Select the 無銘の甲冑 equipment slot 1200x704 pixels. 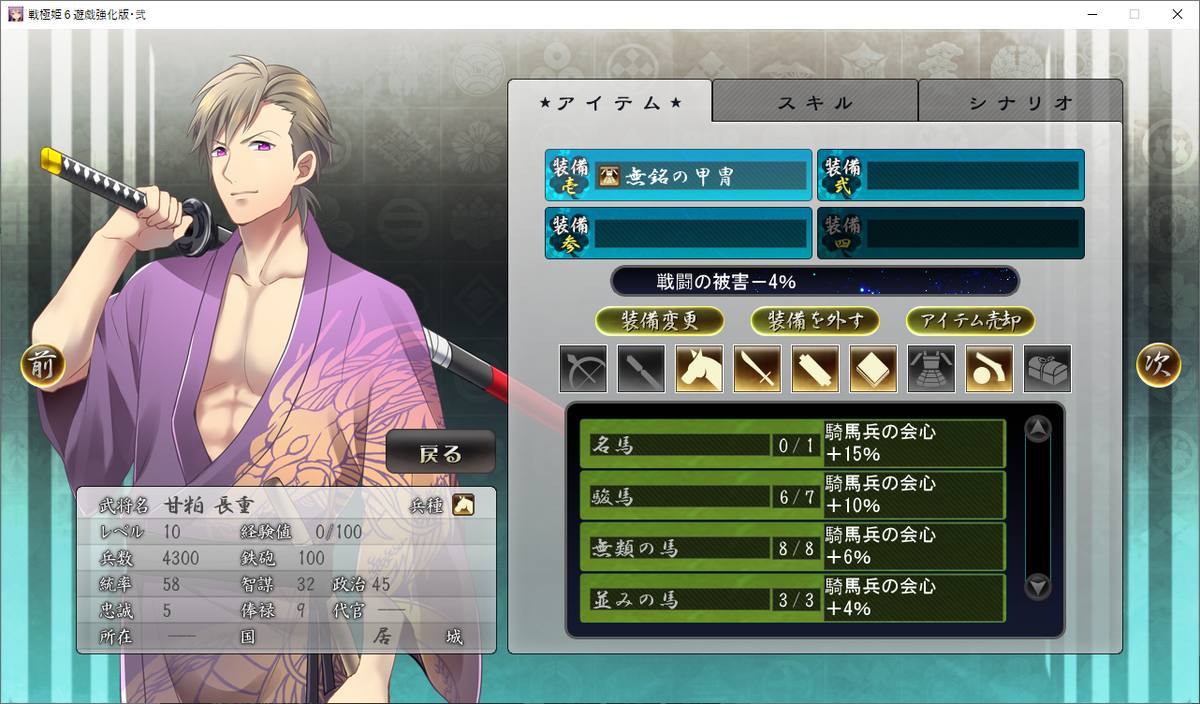(678, 176)
